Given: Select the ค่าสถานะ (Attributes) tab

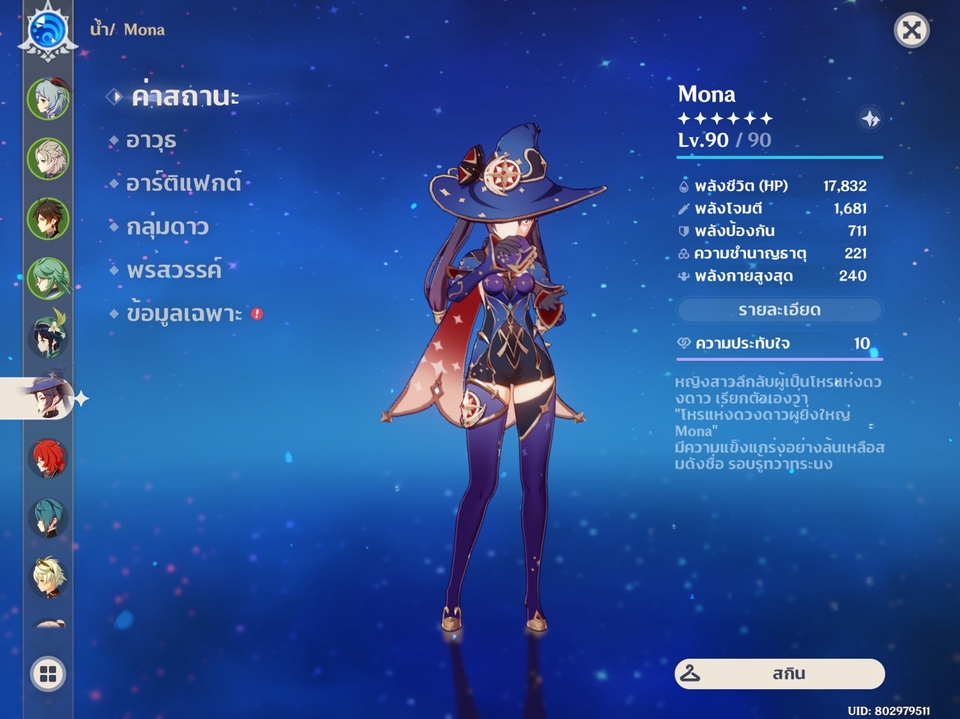Looking at the screenshot, I should coord(185,98).
